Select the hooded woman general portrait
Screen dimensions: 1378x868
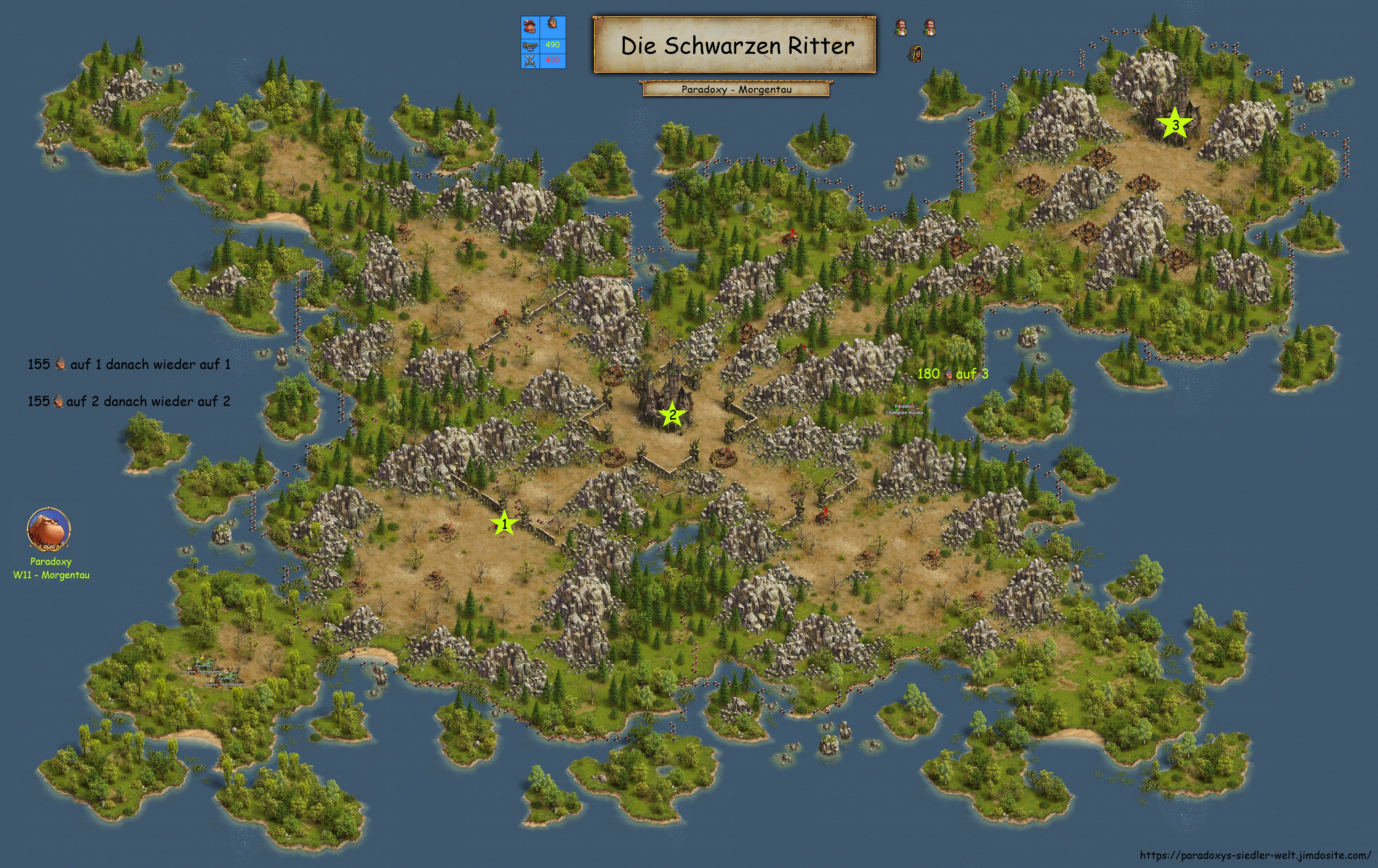pyautogui.click(x=915, y=54)
